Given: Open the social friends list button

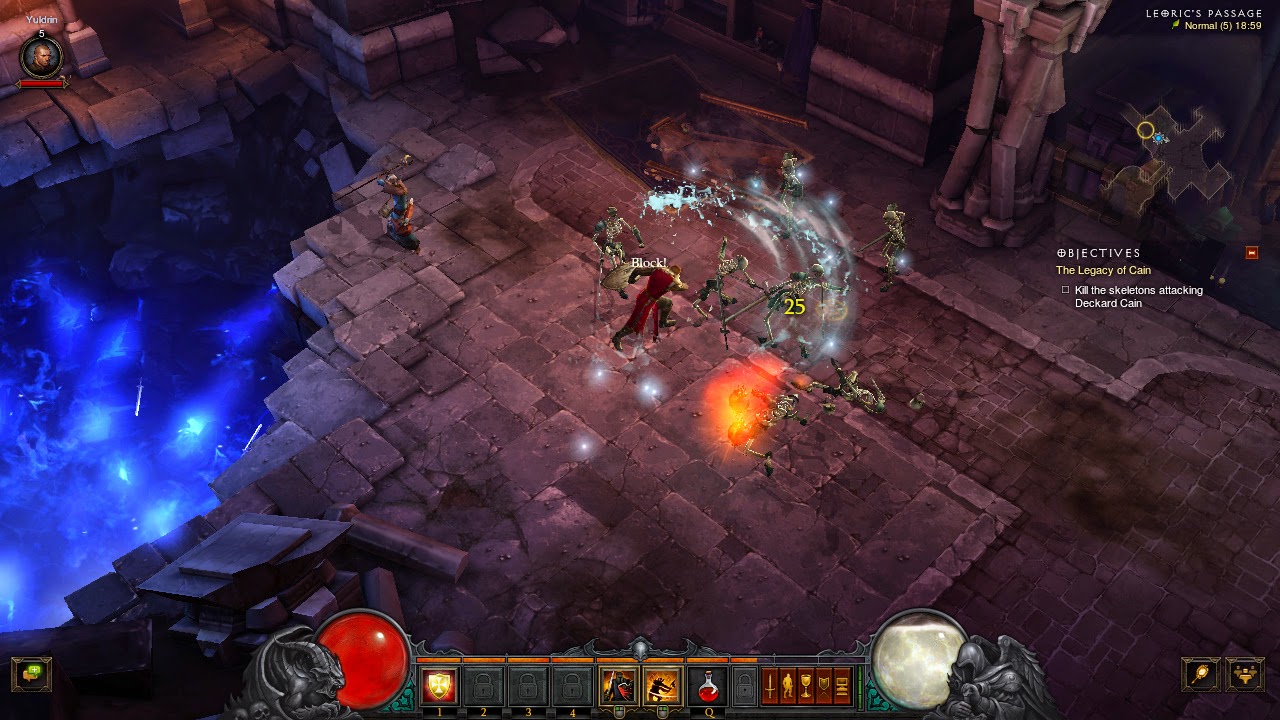Looking at the screenshot, I should pos(1245,674).
